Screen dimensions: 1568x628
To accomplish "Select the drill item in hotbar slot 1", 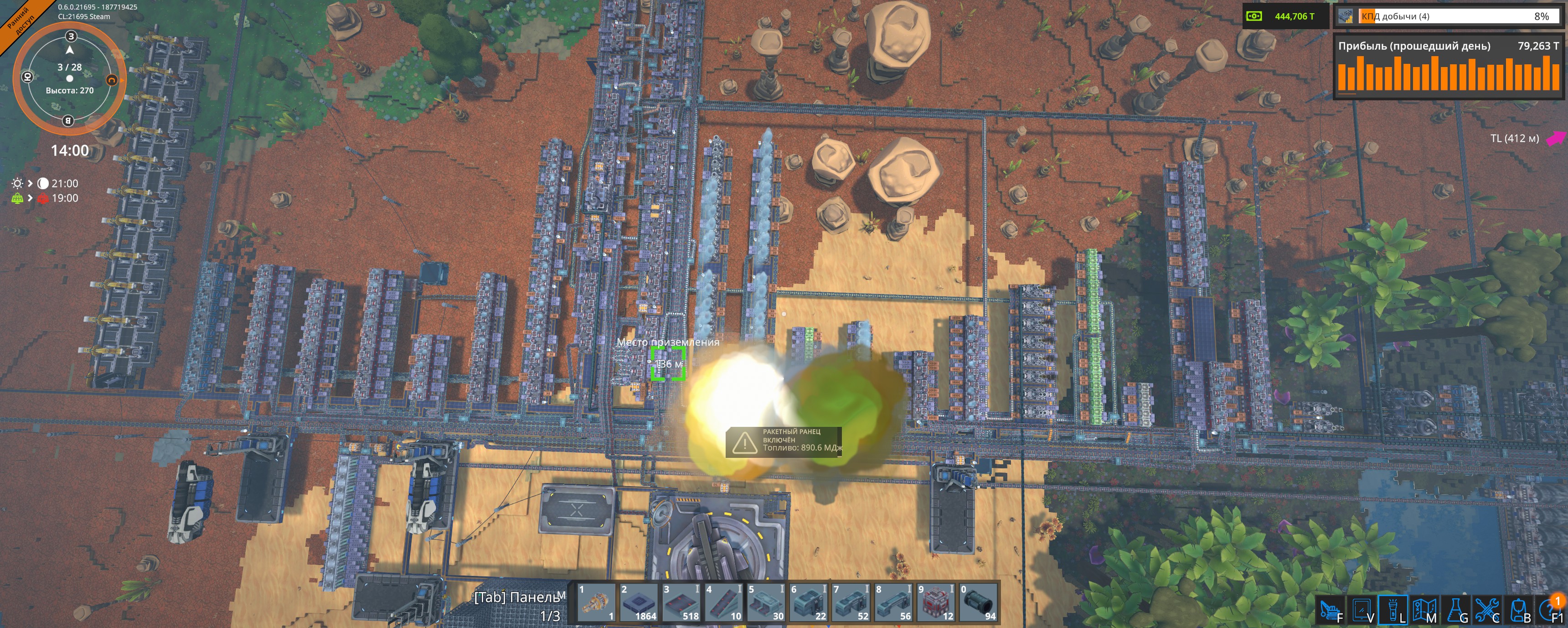I will point(596,604).
